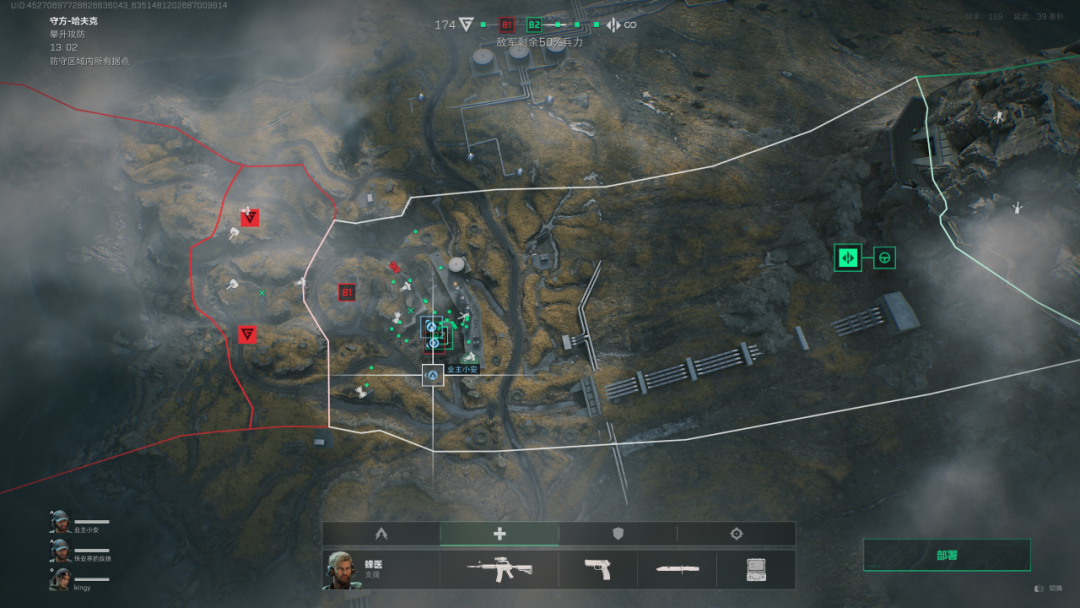Select the primary assault rifle slot
1080x608 pixels.
499,570
